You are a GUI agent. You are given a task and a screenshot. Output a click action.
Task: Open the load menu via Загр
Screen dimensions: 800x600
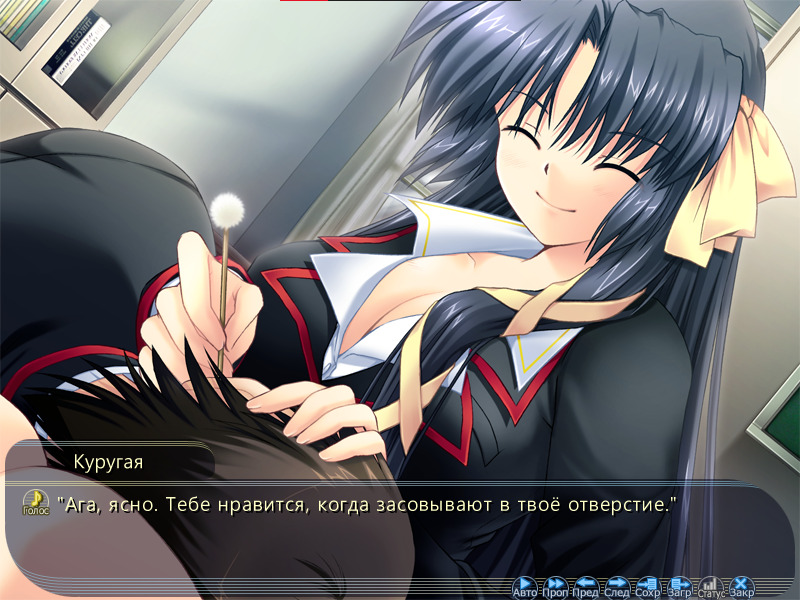pos(680,586)
